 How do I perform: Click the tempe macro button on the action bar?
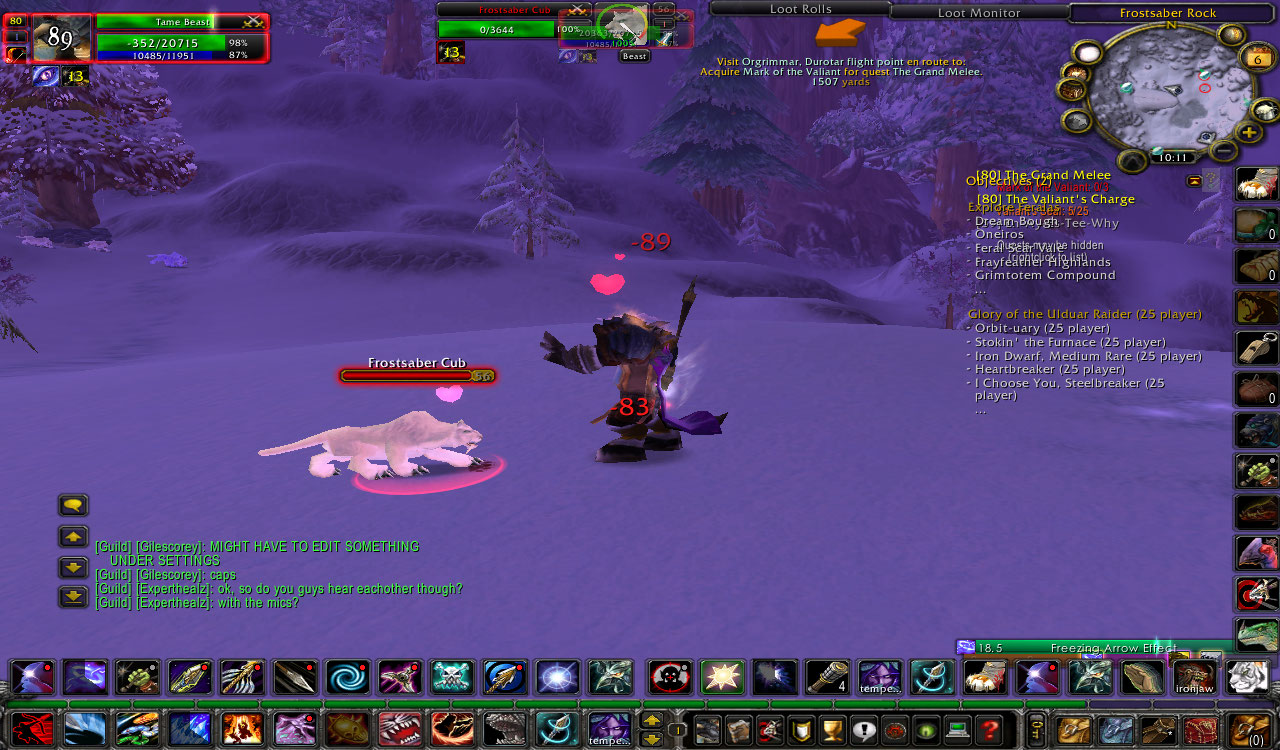878,678
